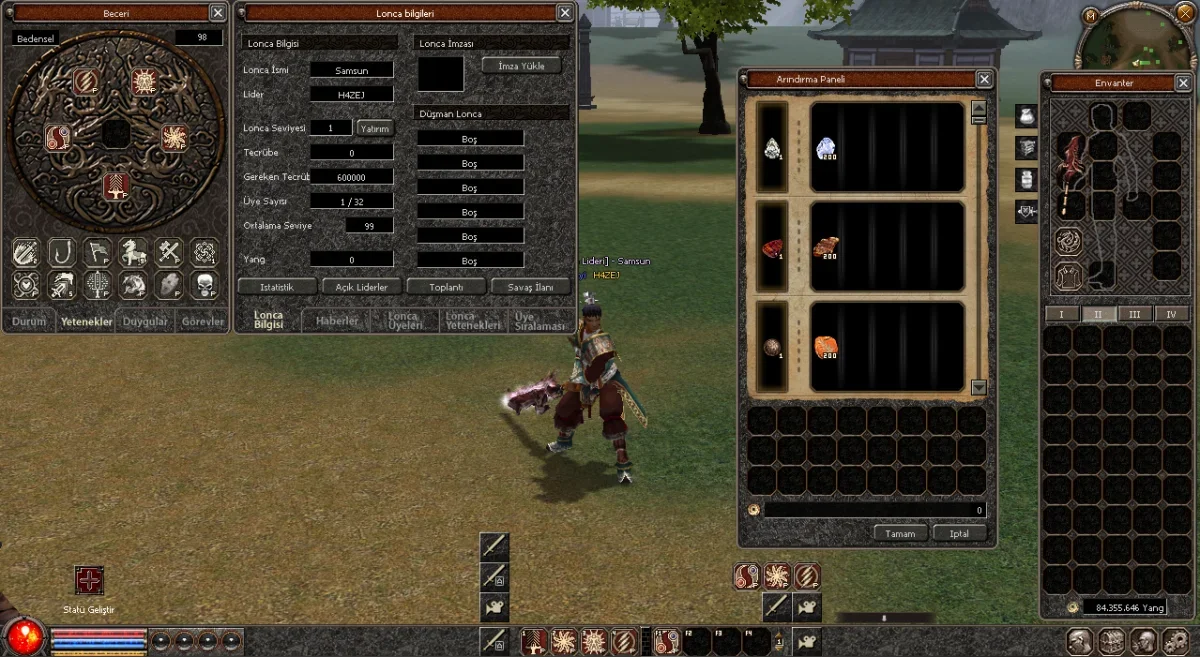Close the Arındırma Paneli window
Image resolution: width=1200 pixels, height=657 pixels.
pos(984,79)
